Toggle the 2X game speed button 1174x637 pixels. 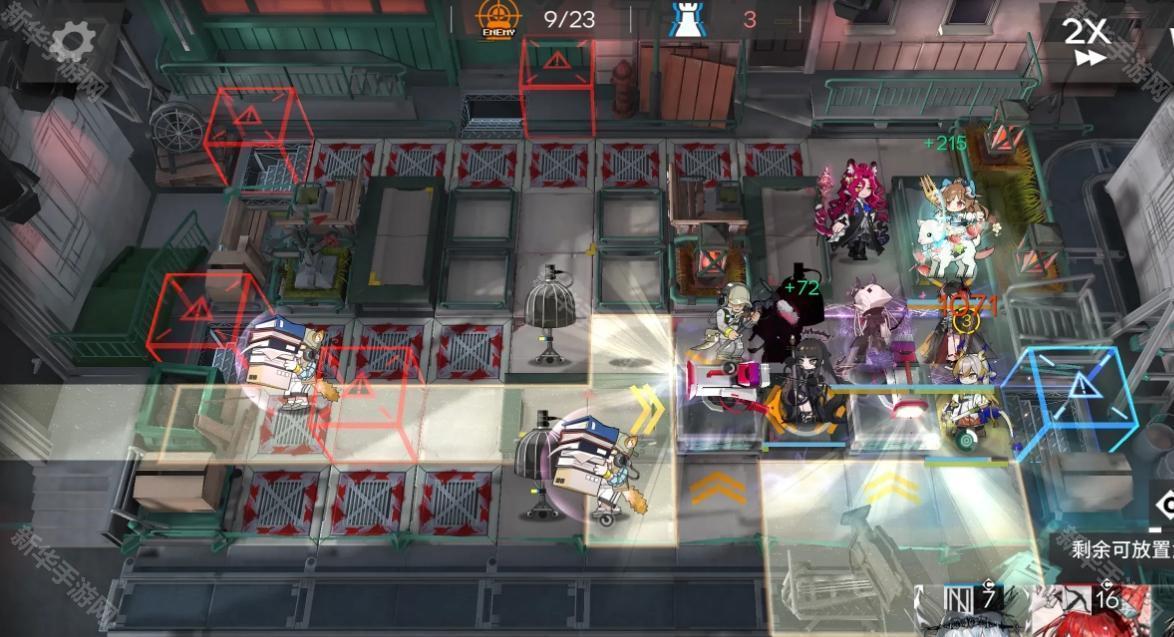pos(1086,41)
